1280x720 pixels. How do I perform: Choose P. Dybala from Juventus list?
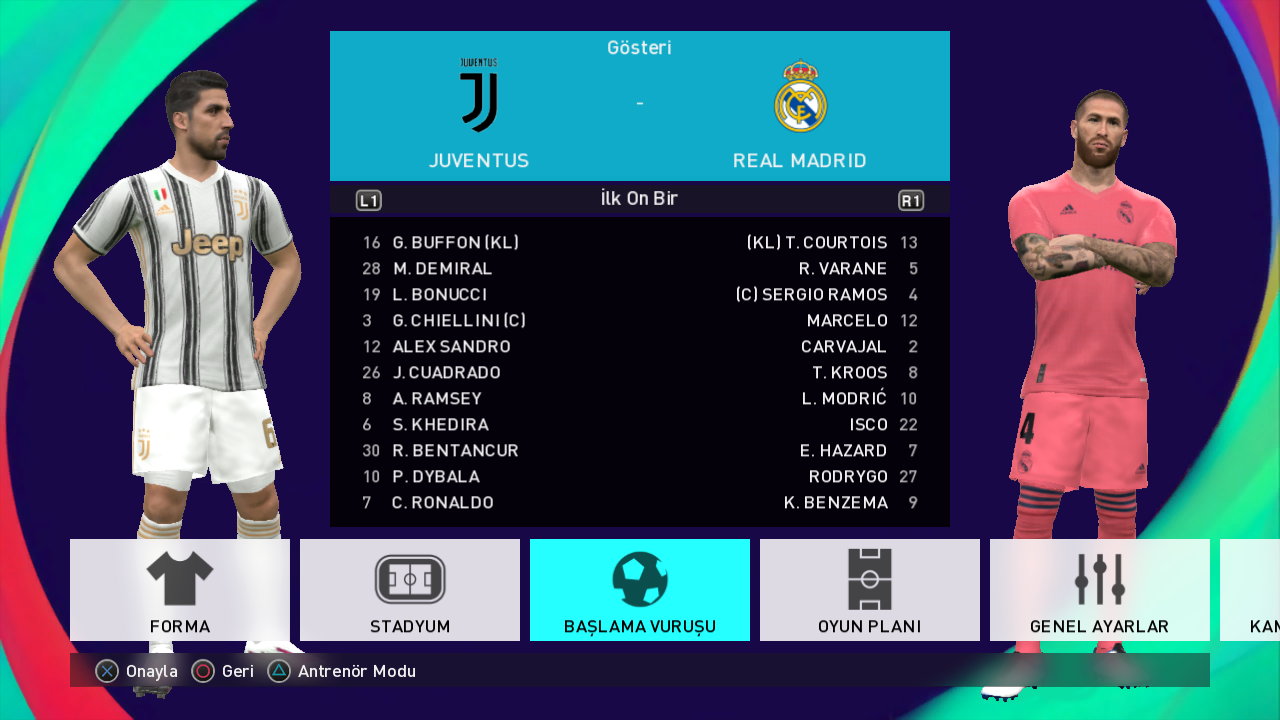tap(436, 477)
